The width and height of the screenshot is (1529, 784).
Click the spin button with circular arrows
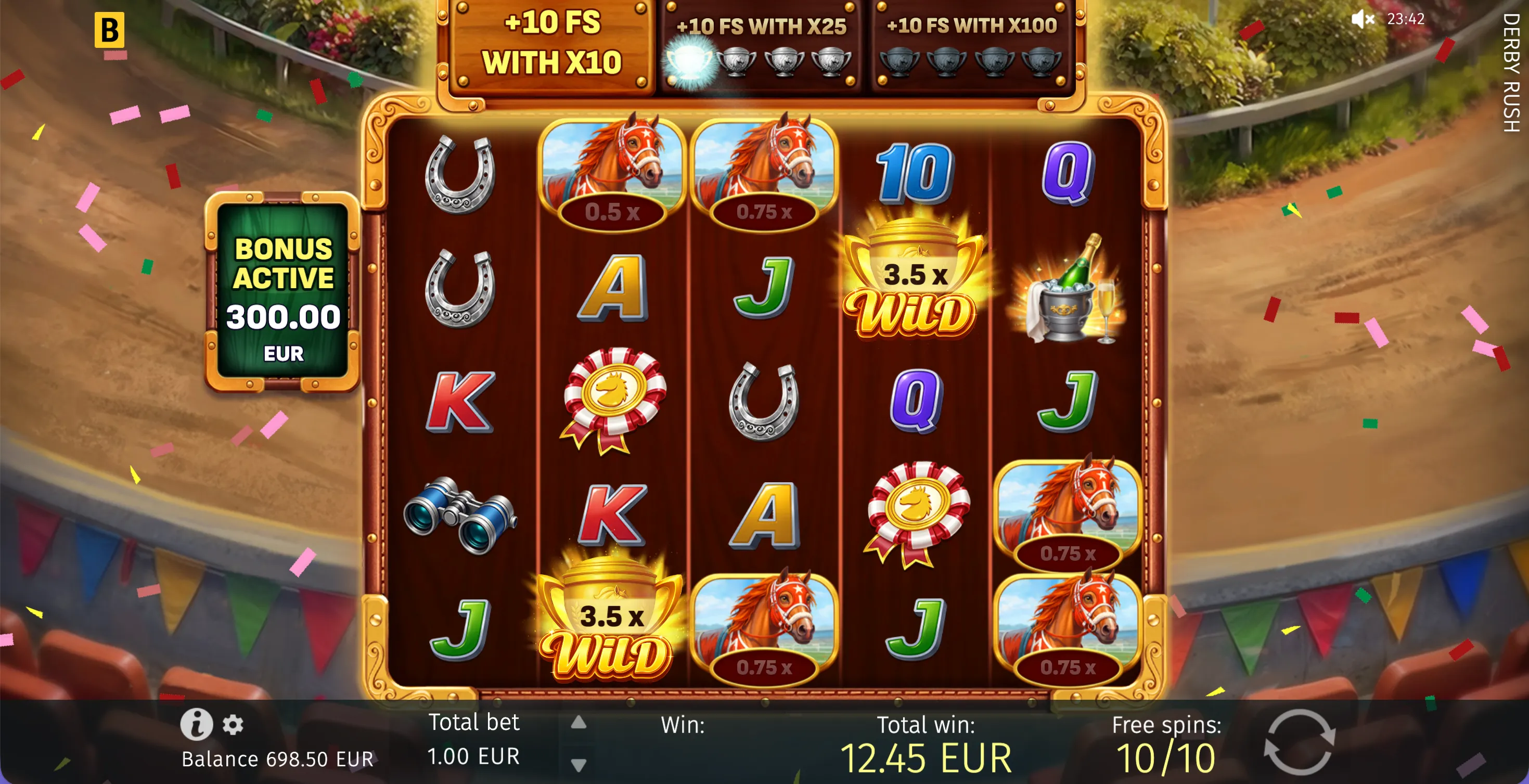tap(1299, 742)
